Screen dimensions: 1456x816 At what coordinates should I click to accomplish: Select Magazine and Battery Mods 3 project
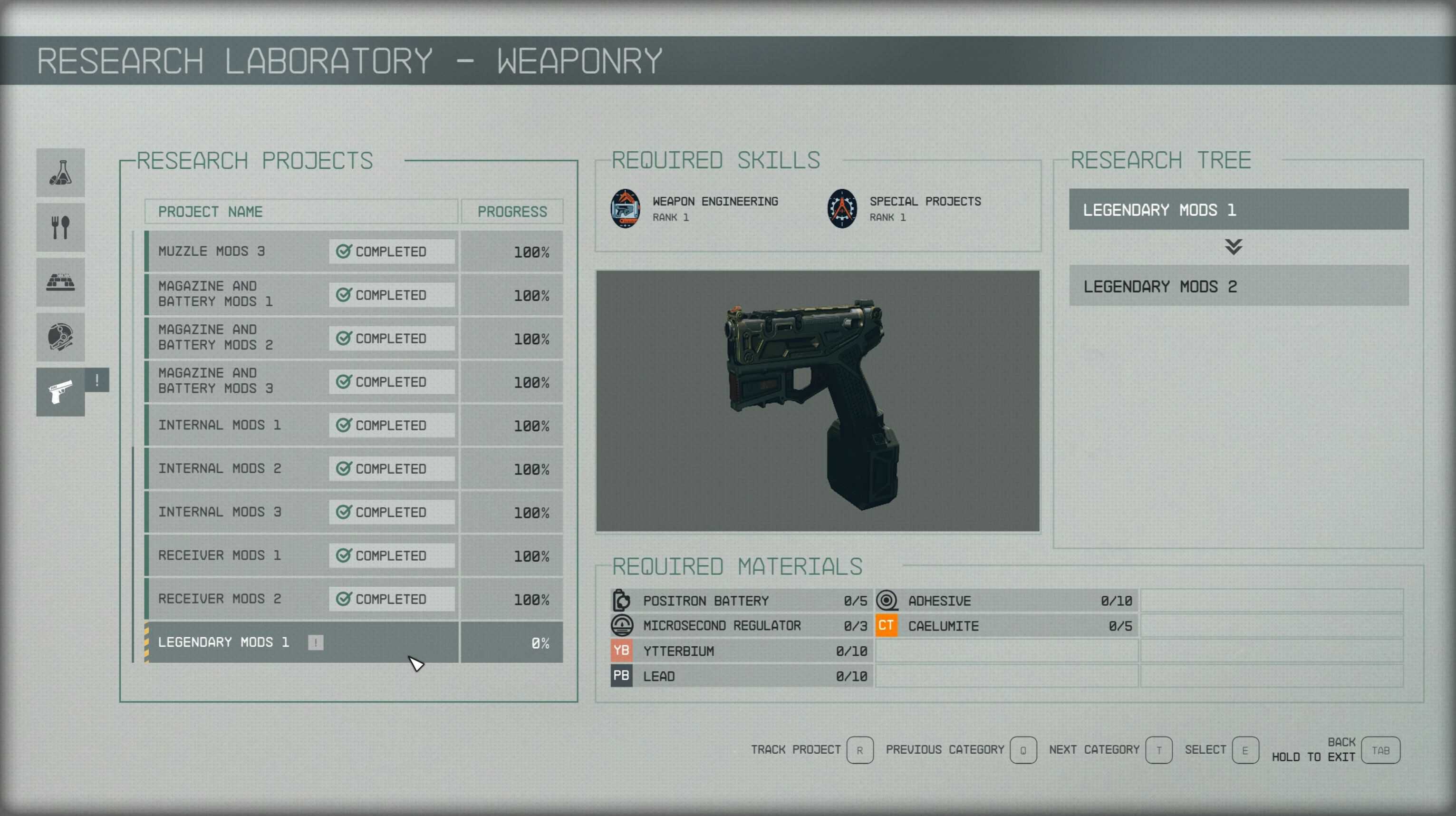click(x=302, y=382)
